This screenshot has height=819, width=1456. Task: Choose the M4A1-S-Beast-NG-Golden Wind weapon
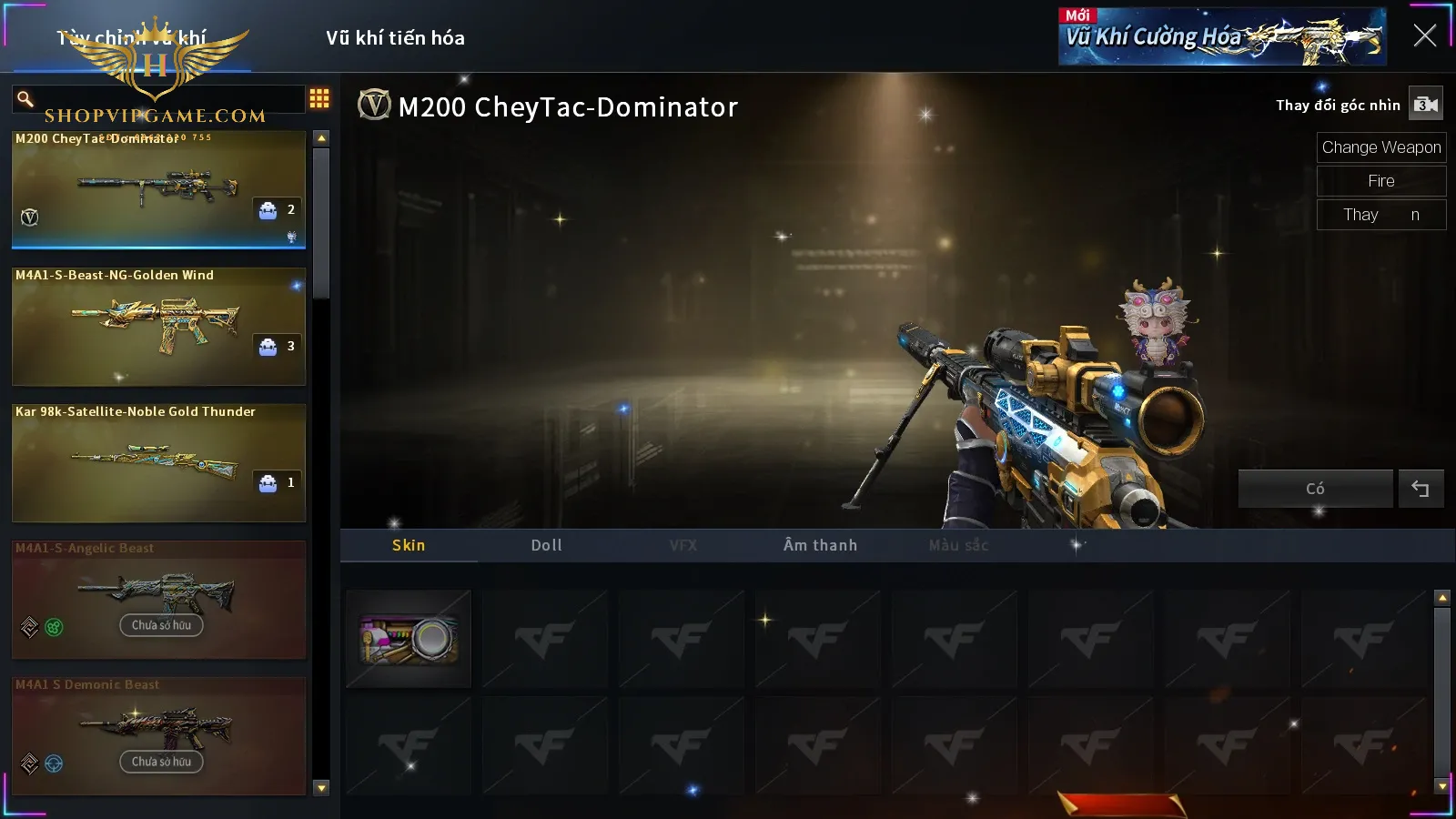point(158,326)
